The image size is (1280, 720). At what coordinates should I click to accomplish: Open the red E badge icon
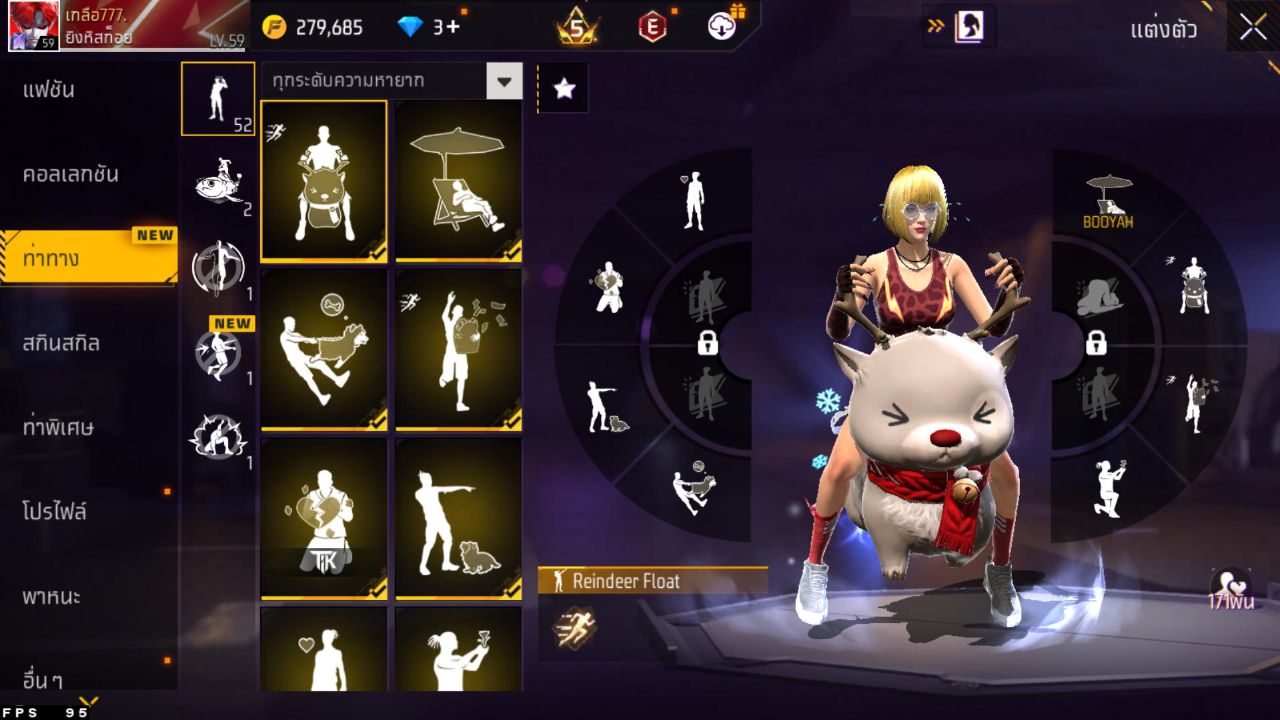pyautogui.click(x=652, y=27)
